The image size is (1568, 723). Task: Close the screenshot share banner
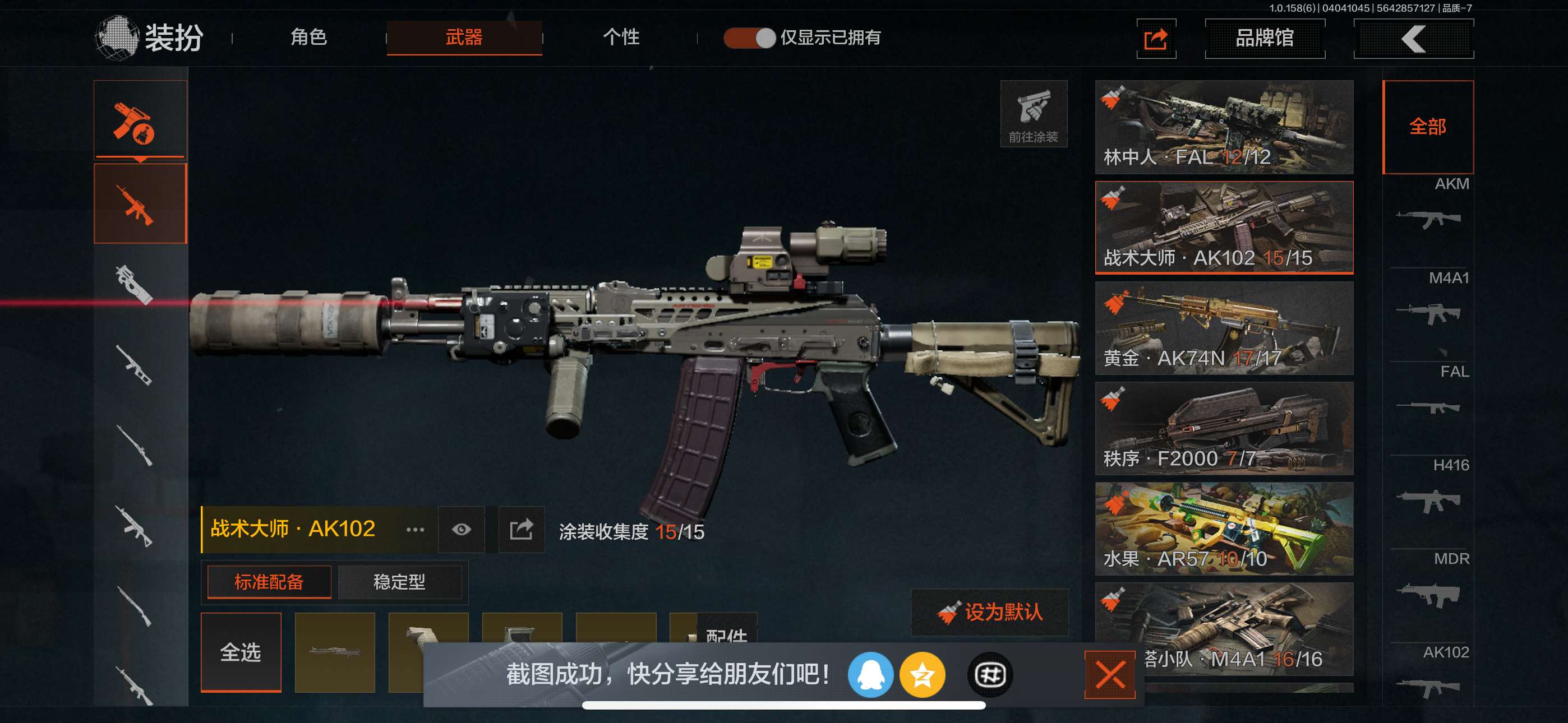point(1109,674)
